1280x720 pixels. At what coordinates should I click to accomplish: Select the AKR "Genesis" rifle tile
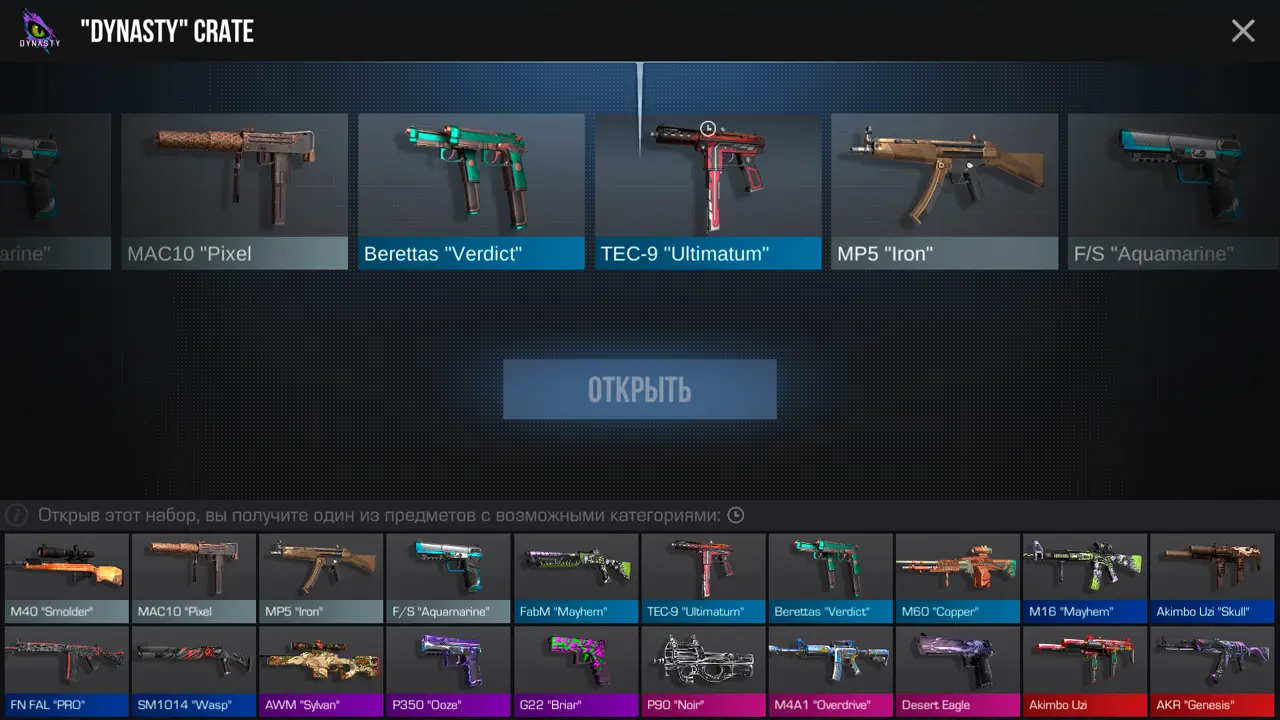(x=1212, y=671)
